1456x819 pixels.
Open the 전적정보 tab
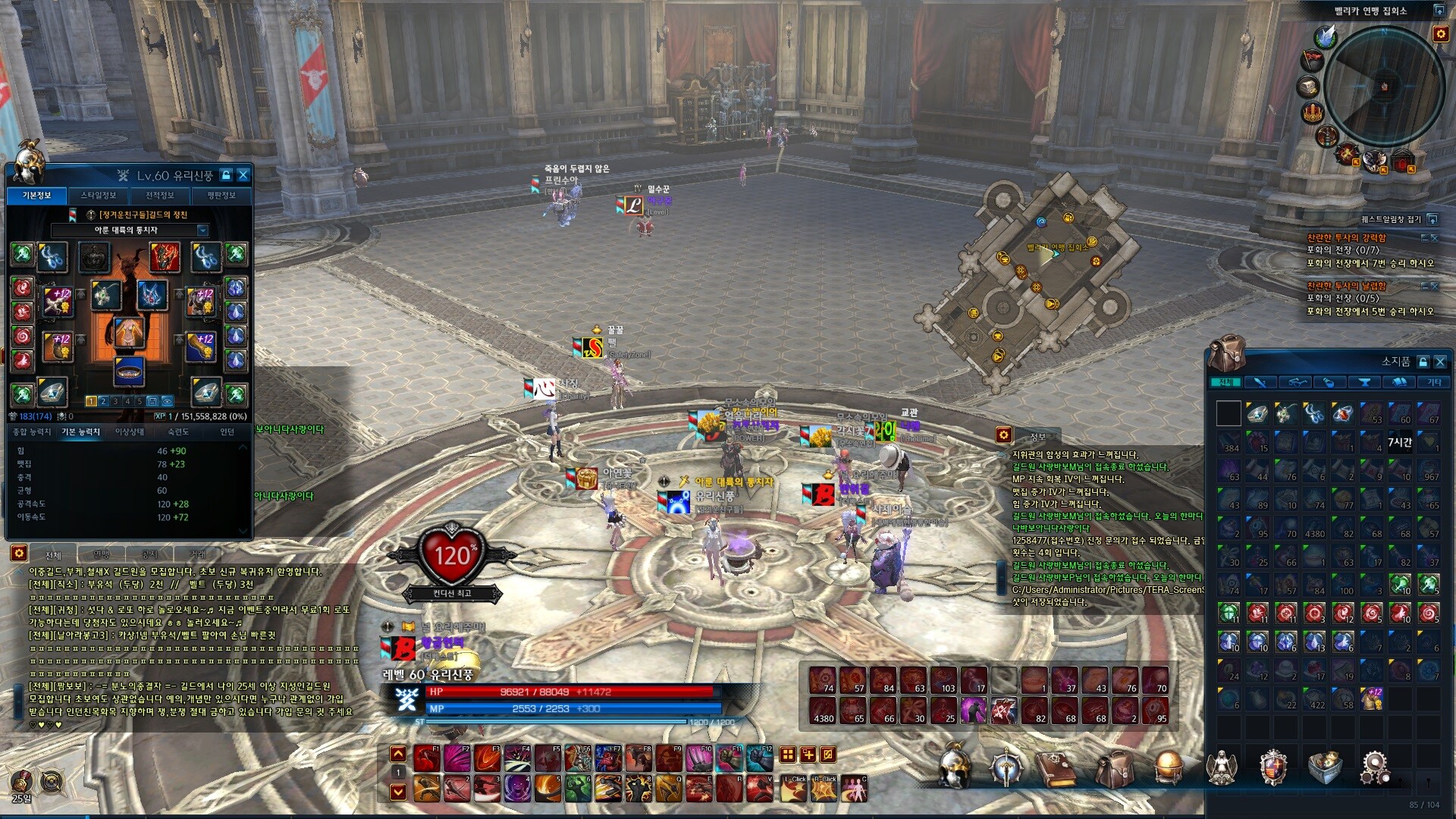coord(159,196)
